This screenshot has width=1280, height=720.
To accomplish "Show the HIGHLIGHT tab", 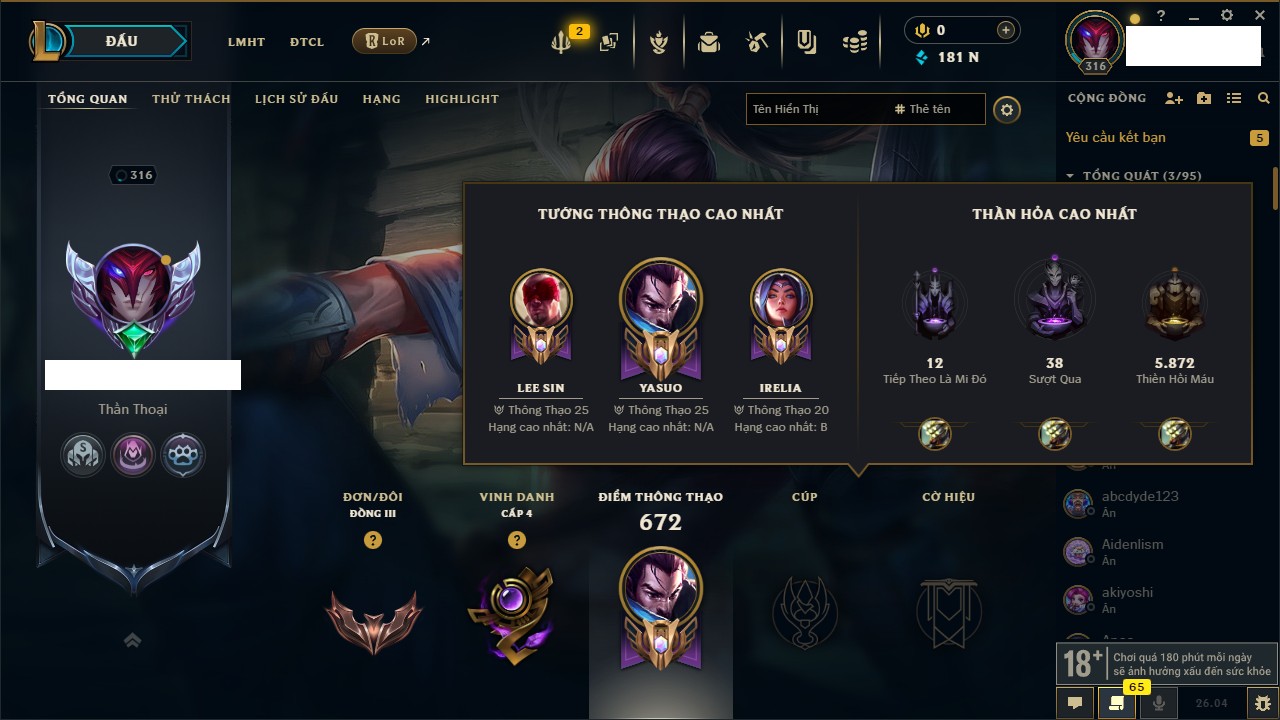I will pyautogui.click(x=461, y=99).
